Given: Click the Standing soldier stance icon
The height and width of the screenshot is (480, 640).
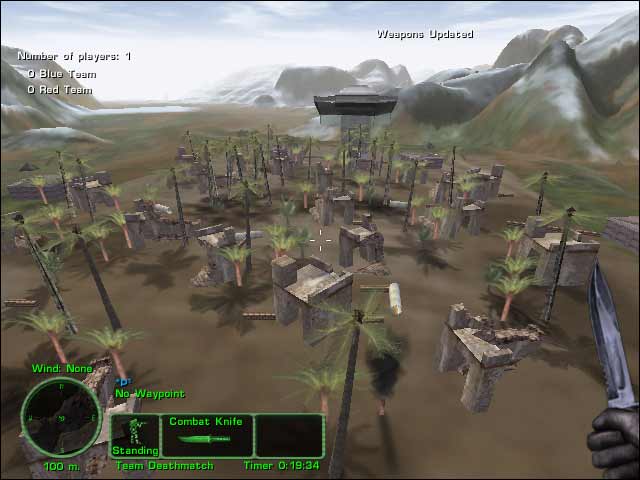Looking at the screenshot, I should coord(134,433).
